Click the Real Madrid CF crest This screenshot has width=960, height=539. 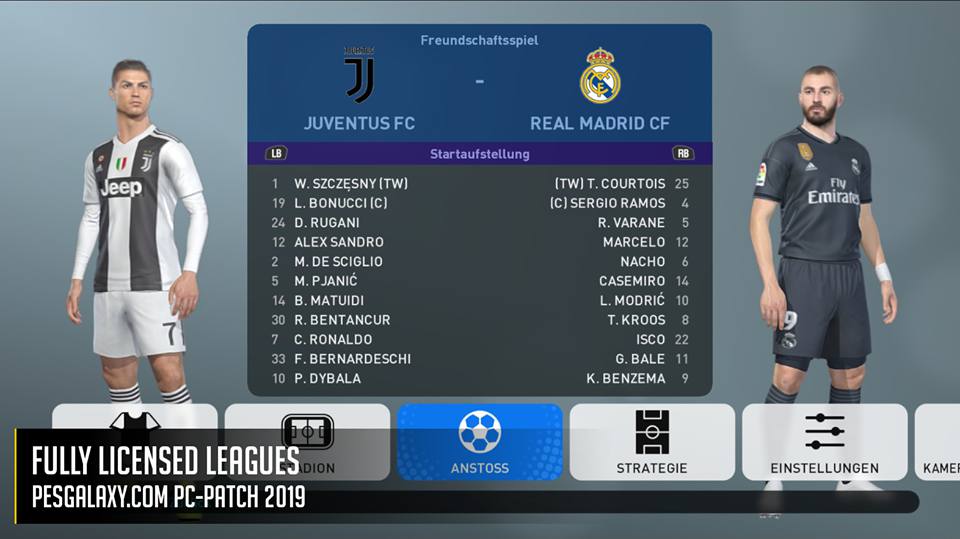pos(600,76)
